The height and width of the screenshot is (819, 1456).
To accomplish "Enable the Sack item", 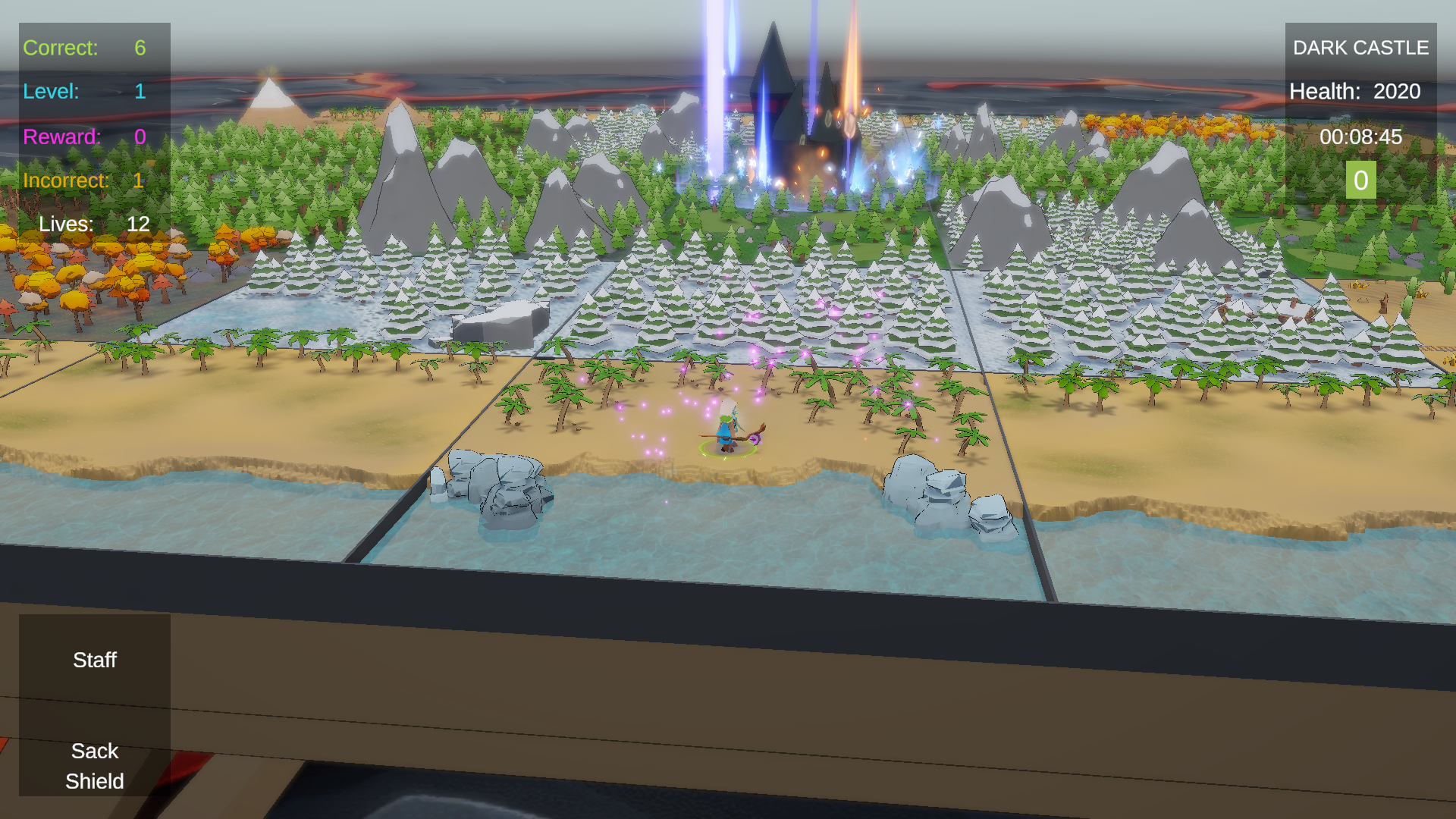I will [94, 751].
